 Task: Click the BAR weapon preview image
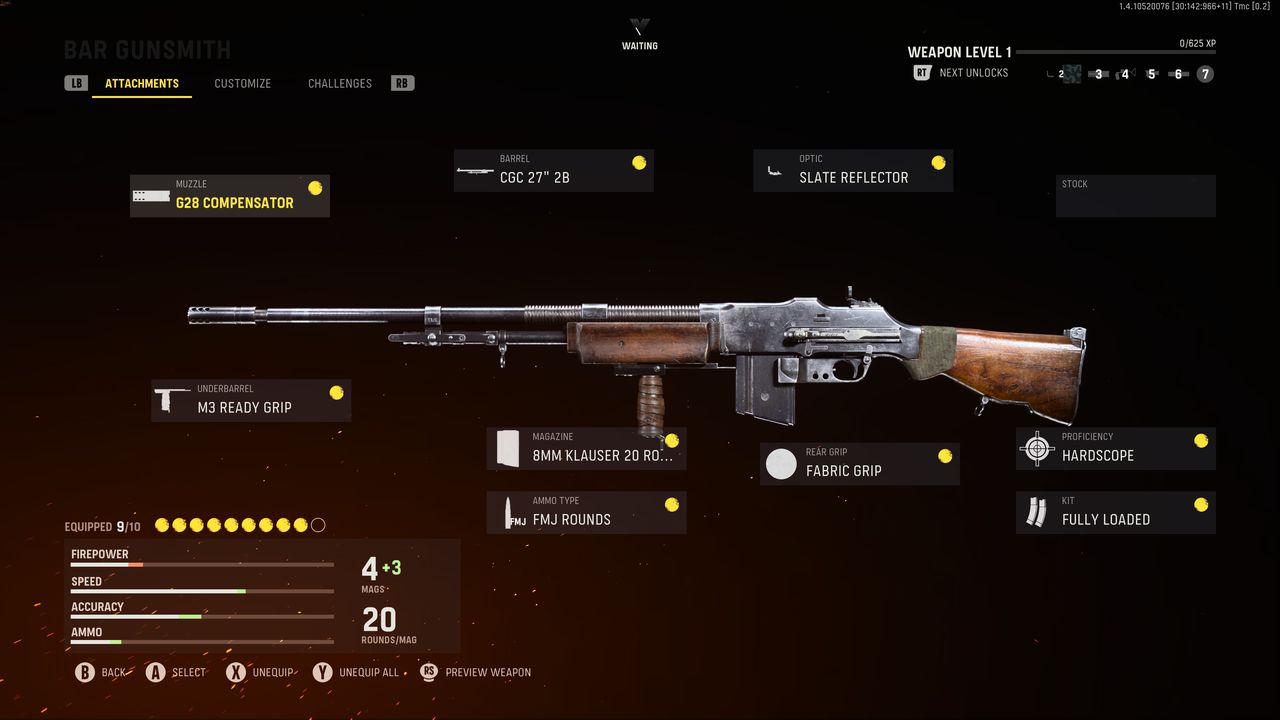pyautogui.click(x=640, y=340)
